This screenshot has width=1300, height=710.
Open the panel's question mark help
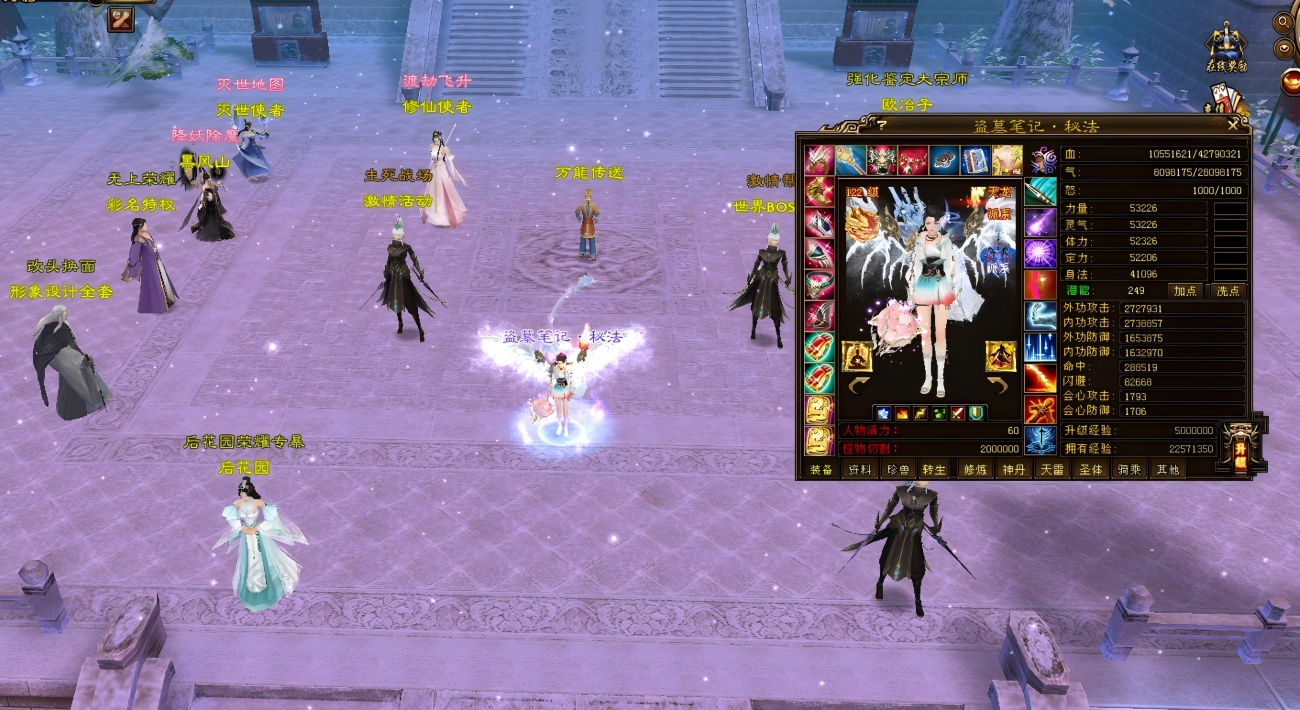point(881,125)
